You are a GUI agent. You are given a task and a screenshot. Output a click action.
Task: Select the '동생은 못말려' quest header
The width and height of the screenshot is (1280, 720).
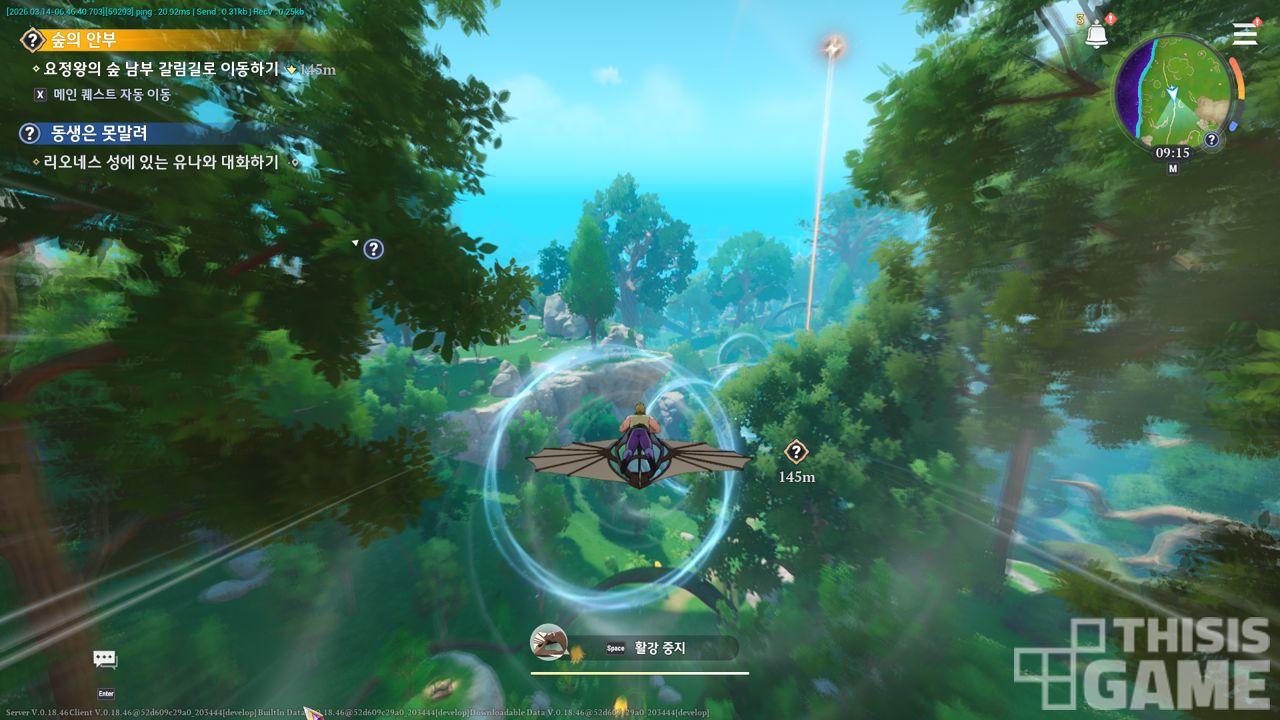(x=98, y=133)
